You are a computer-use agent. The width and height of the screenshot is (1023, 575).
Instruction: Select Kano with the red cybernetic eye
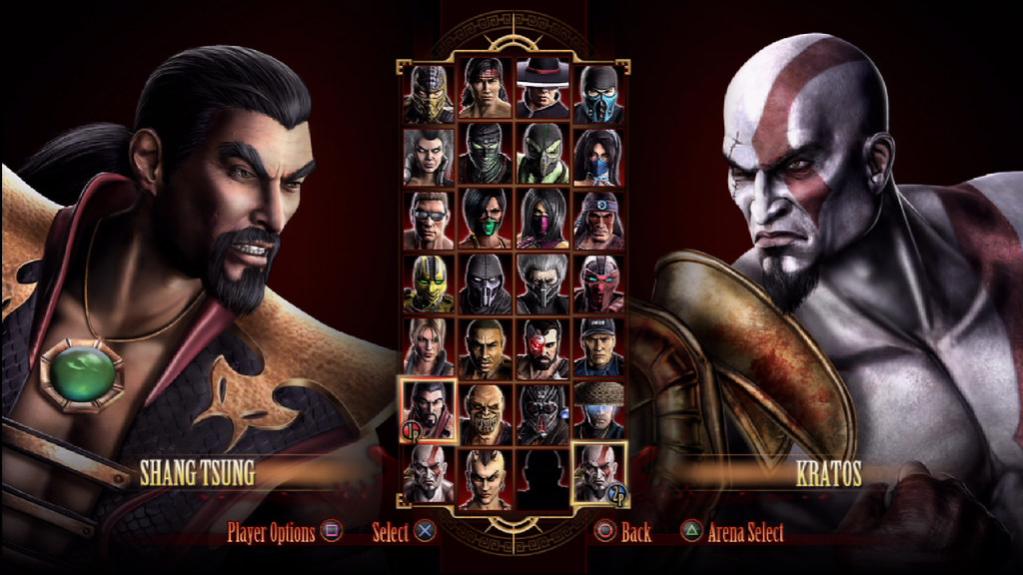point(542,346)
